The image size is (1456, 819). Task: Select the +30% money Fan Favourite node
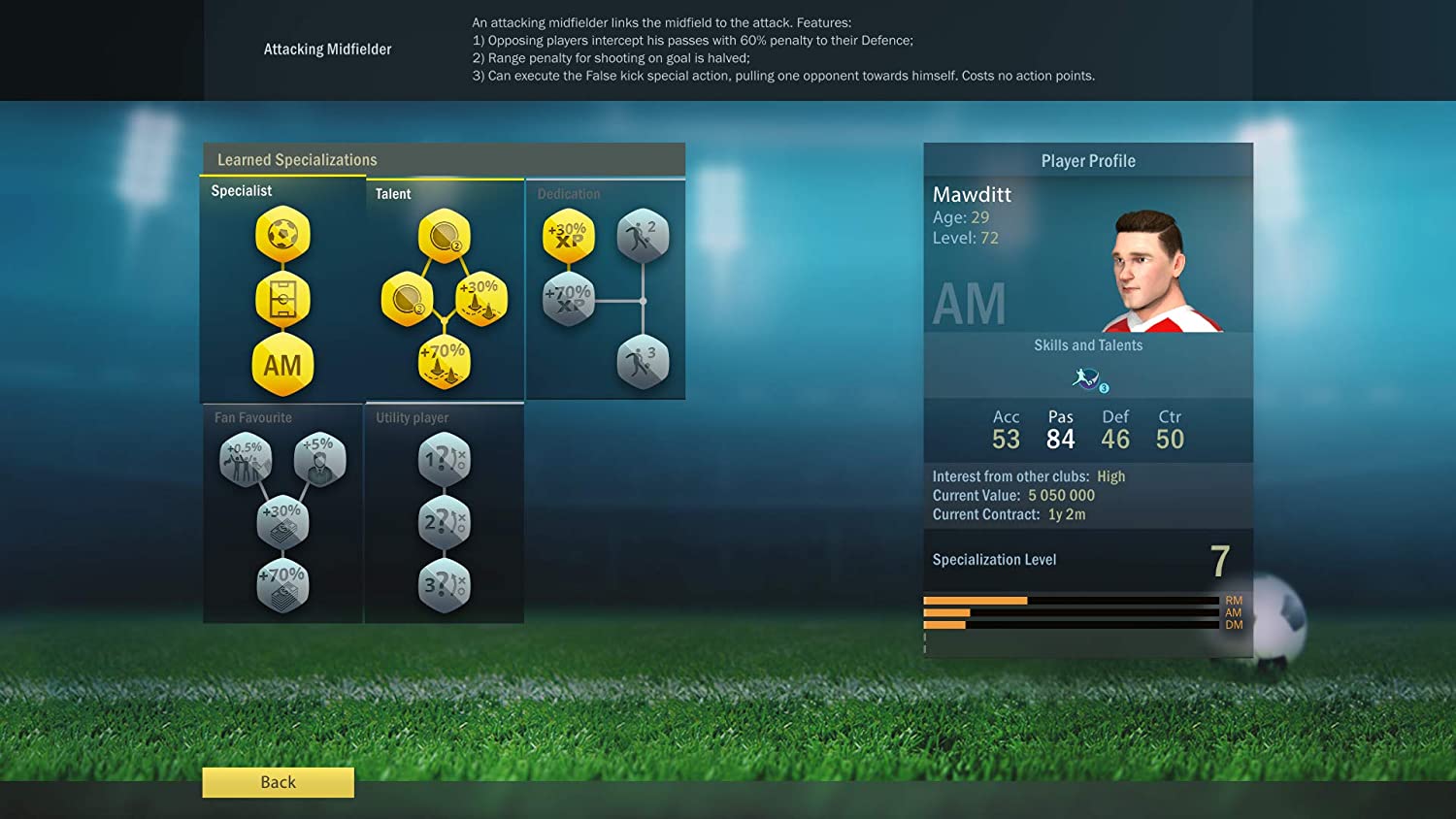click(282, 522)
